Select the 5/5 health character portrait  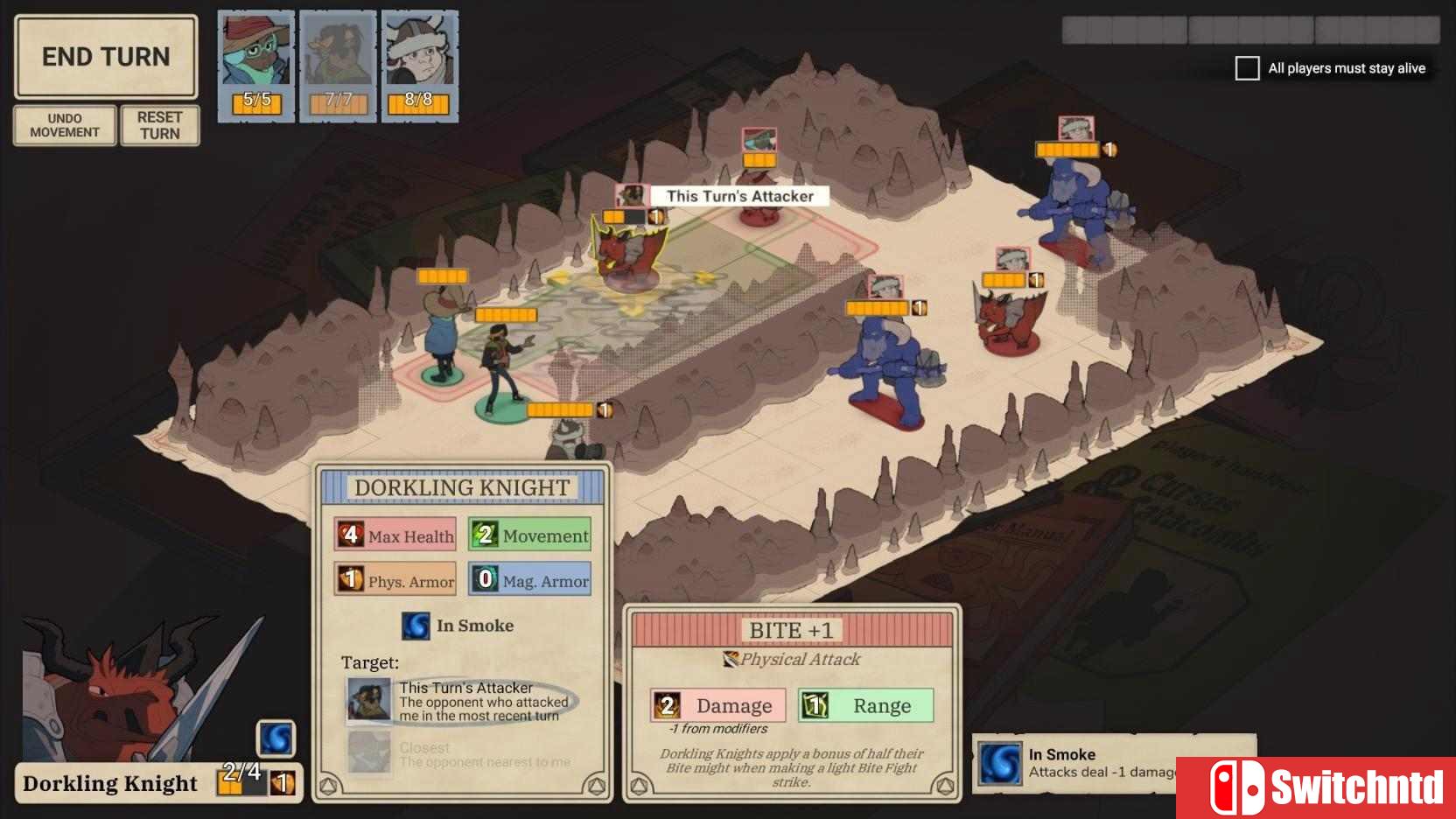click(255, 66)
